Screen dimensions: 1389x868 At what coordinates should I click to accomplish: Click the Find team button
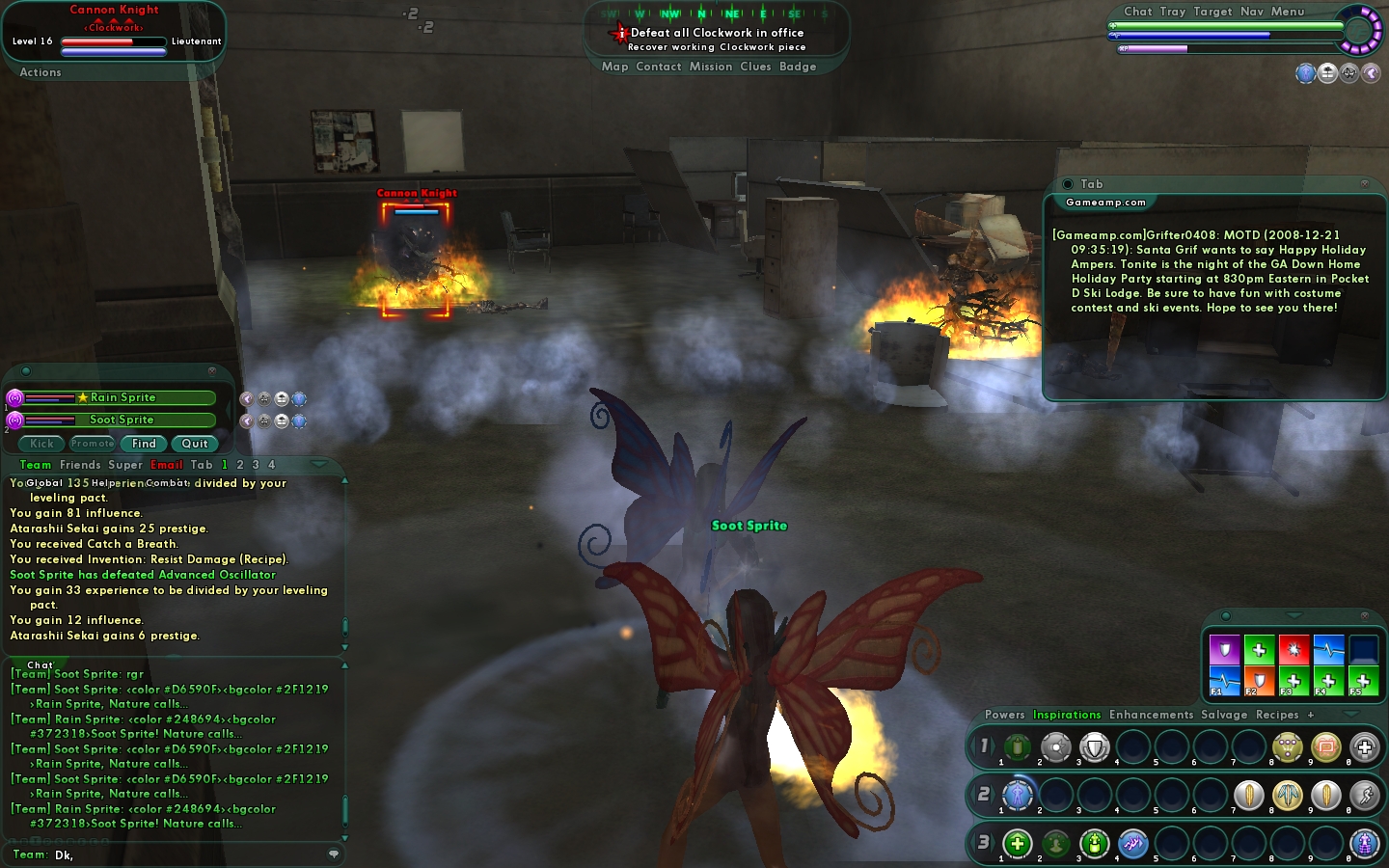(144, 444)
